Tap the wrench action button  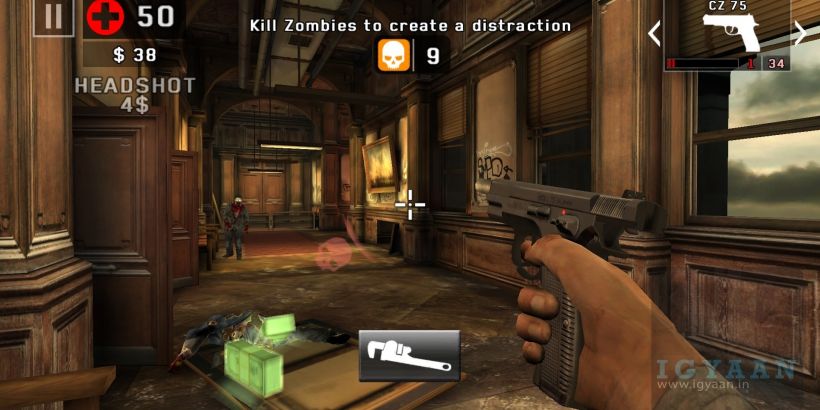click(409, 355)
